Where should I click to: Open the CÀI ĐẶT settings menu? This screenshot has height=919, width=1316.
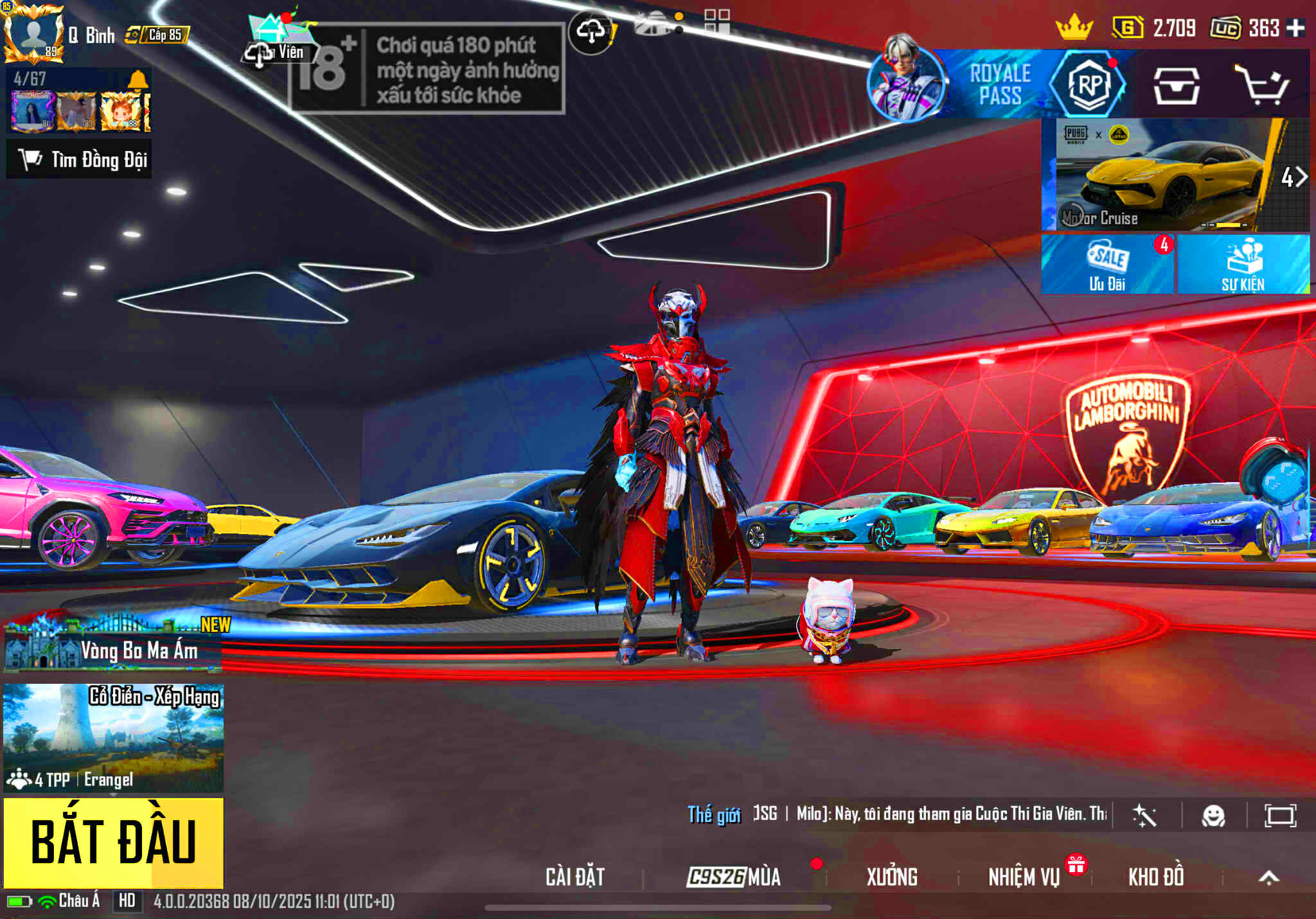pyautogui.click(x=575, y=877)
